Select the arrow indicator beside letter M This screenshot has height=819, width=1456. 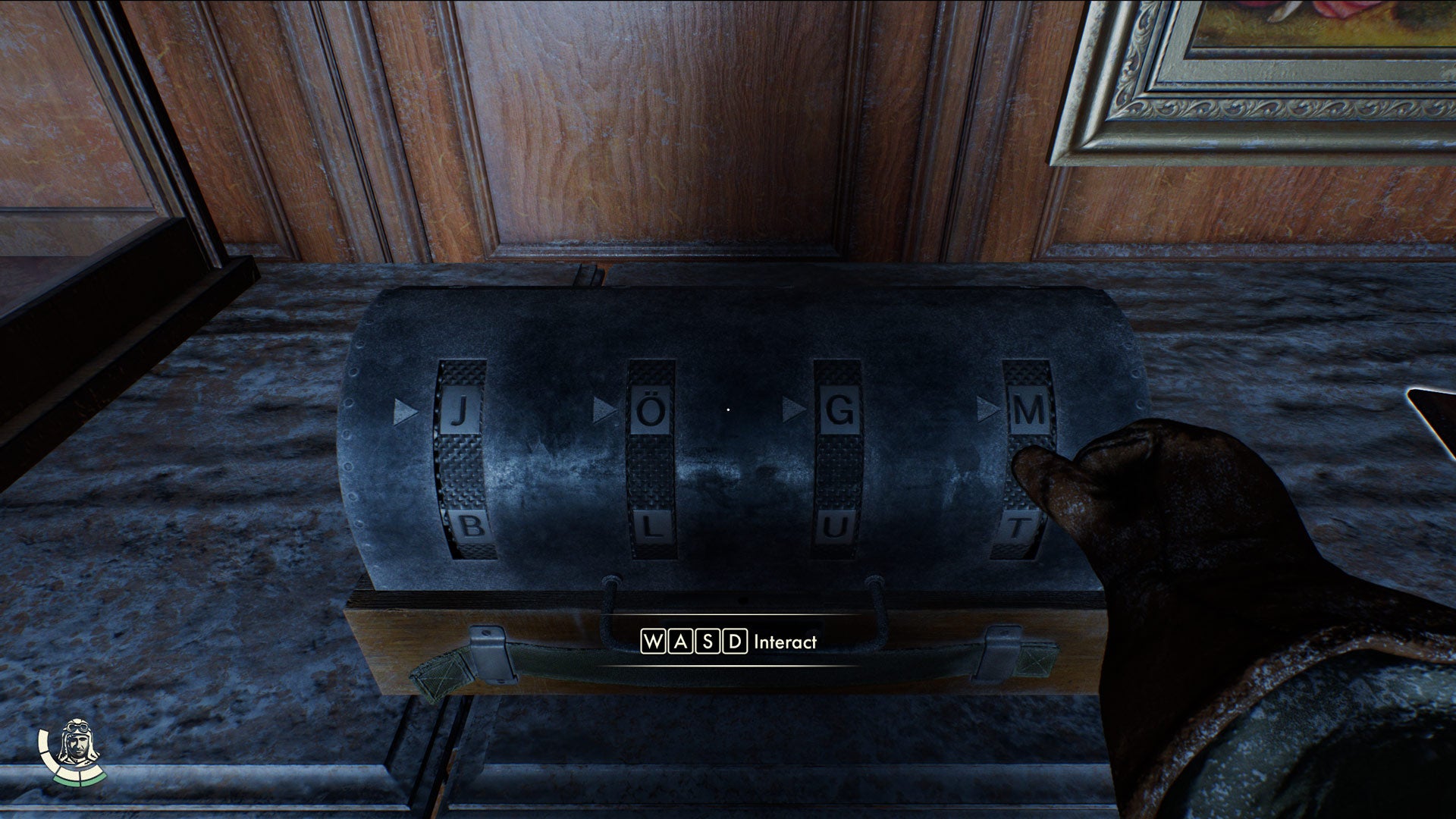988,409
